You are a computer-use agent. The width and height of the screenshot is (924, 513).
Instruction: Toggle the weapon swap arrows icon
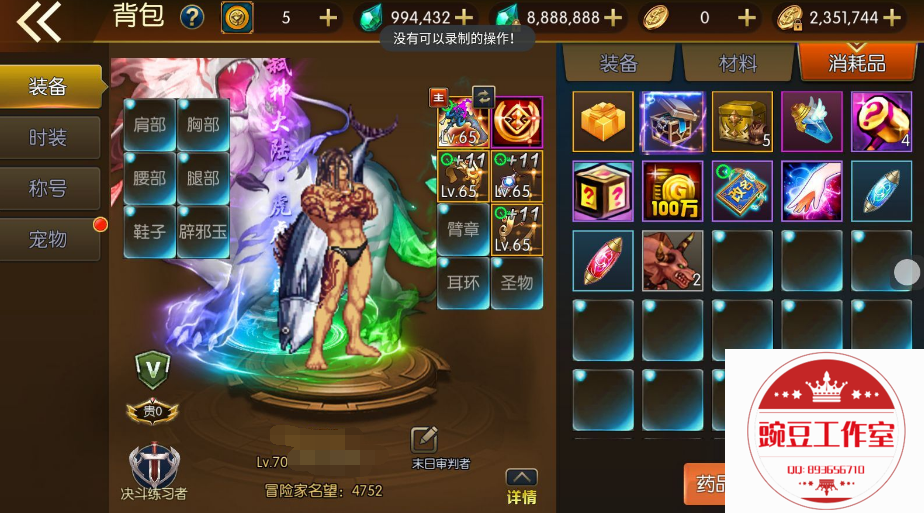483,96
